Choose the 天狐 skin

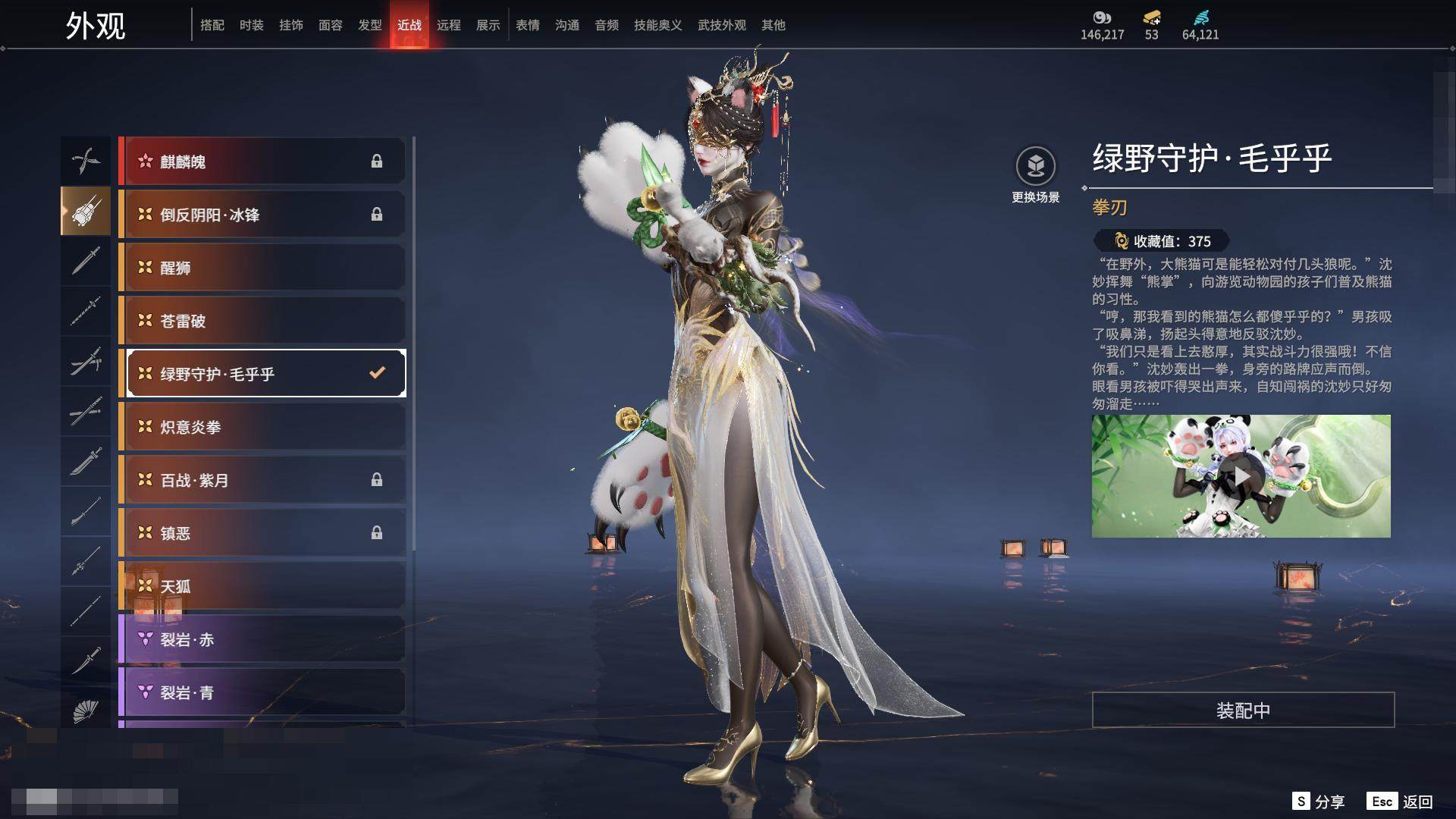[262, 586]
